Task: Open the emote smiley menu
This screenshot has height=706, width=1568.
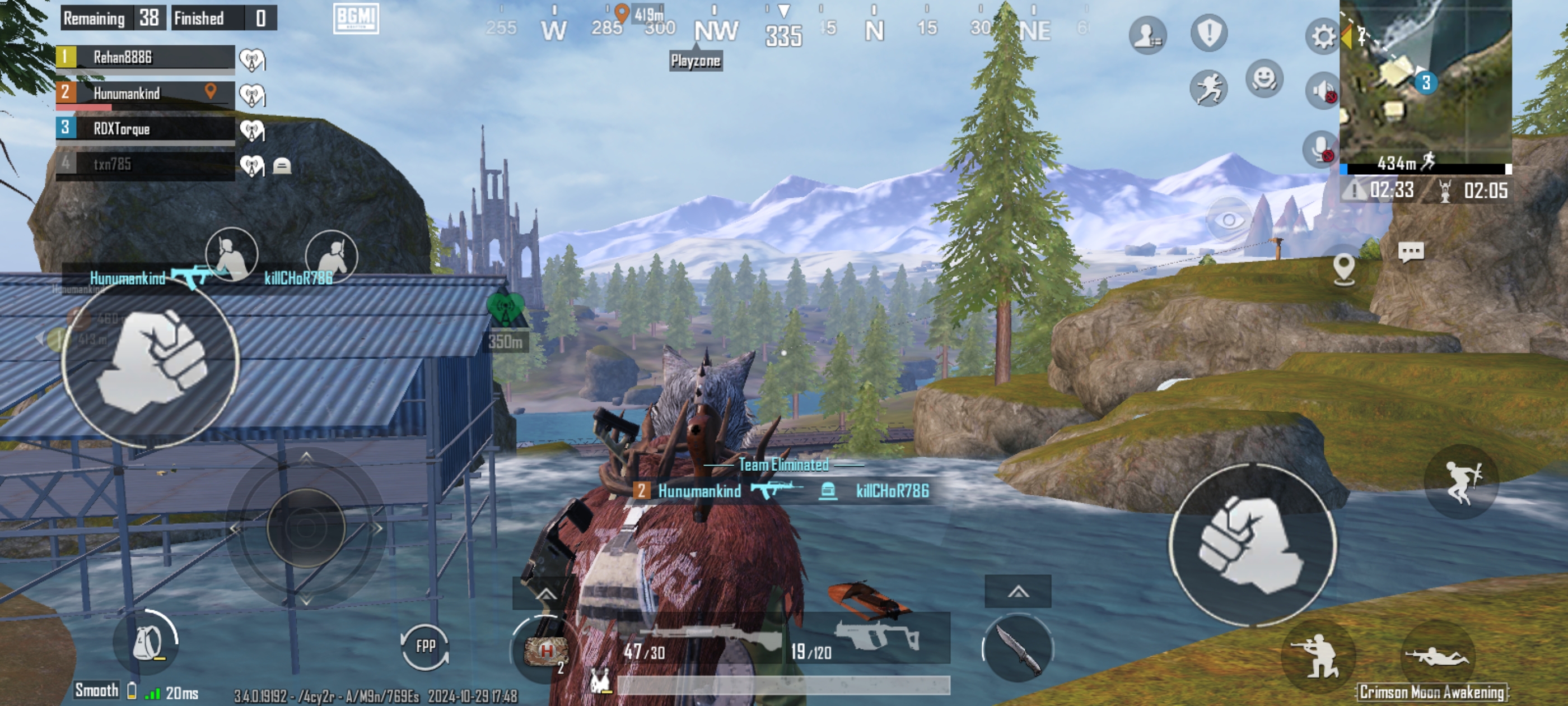Action: 1264,78
